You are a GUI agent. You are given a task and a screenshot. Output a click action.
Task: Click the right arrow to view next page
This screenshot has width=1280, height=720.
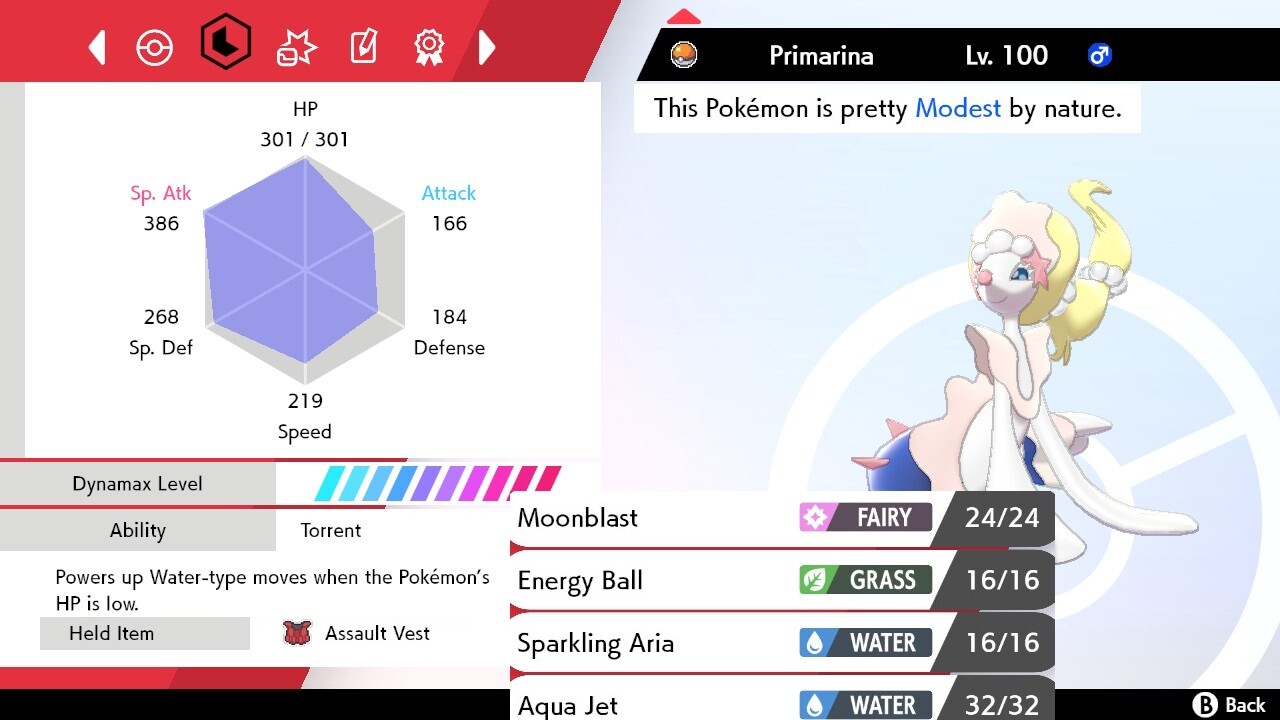487,46
